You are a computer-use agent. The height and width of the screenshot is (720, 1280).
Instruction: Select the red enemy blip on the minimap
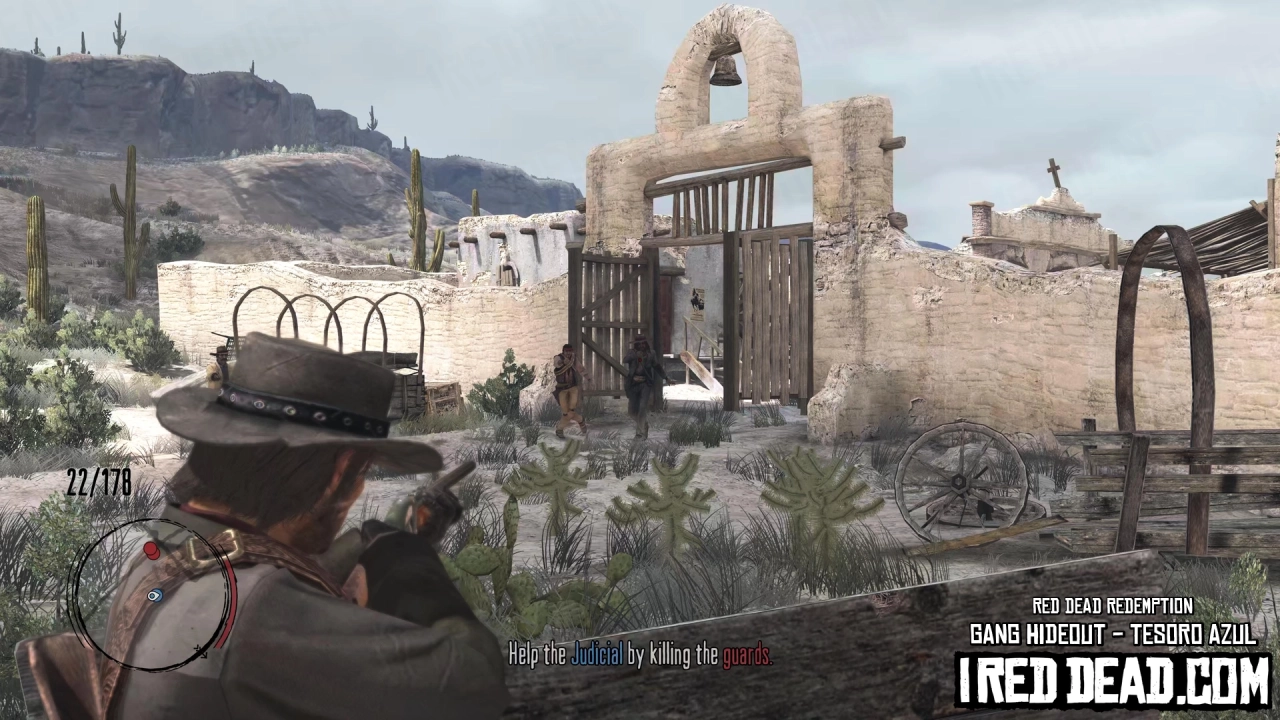(152, 550)
